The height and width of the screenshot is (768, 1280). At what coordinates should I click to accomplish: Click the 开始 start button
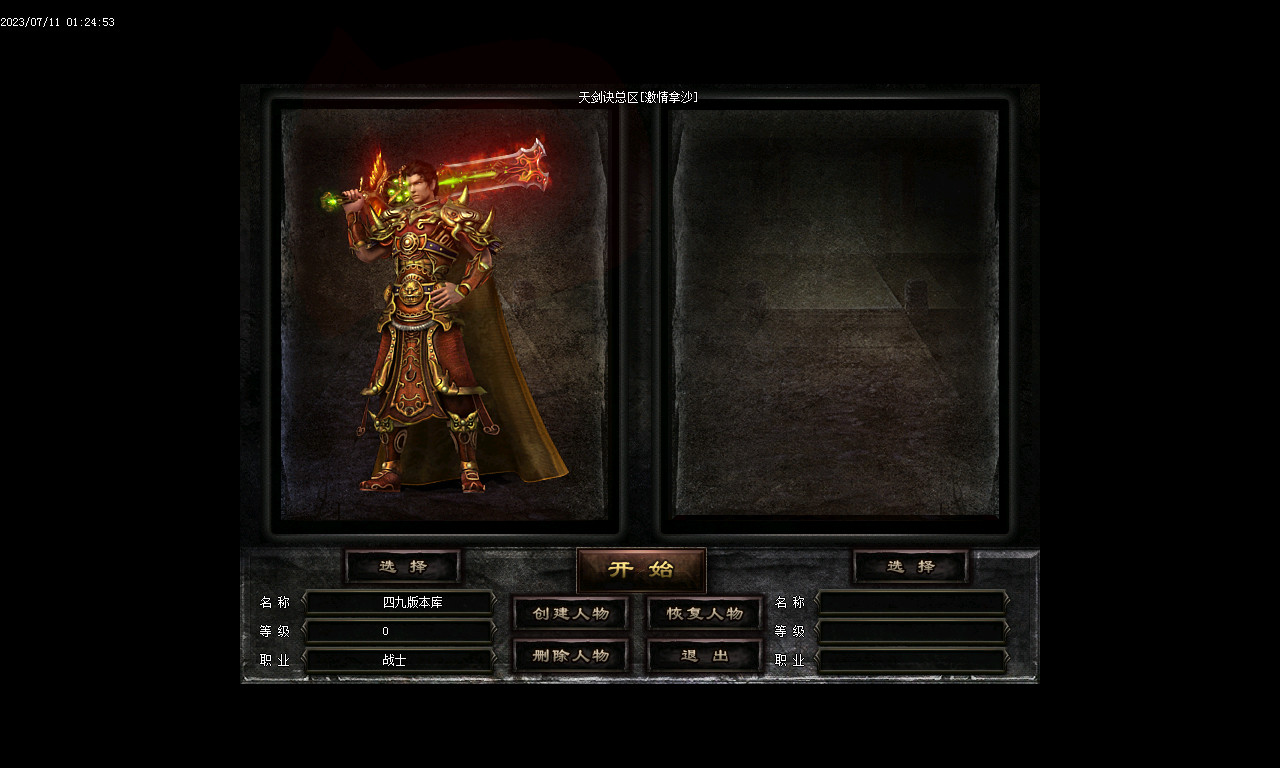tap(641, 570)
